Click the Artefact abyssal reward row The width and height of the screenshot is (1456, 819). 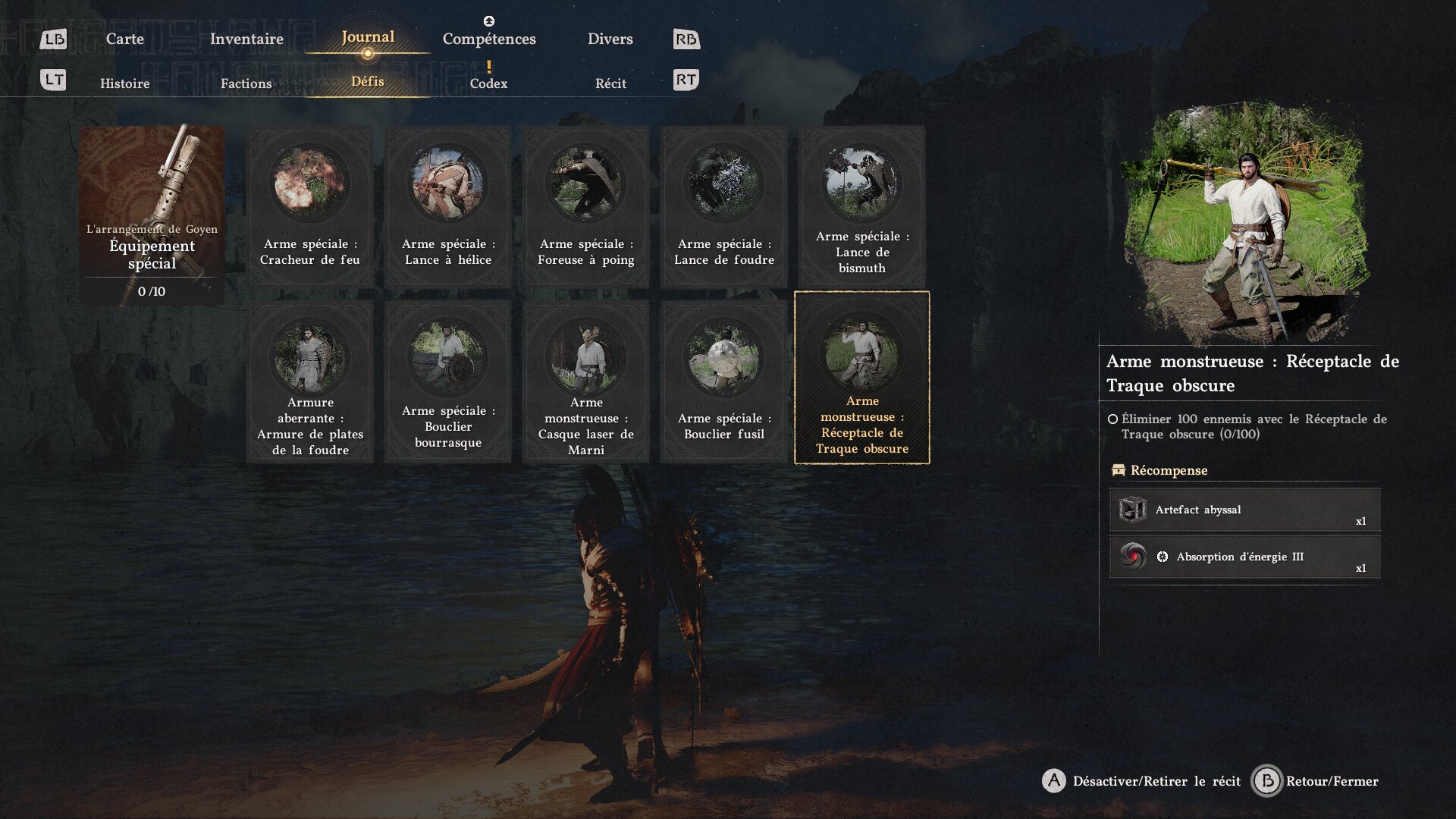[x=1244, y=510]
